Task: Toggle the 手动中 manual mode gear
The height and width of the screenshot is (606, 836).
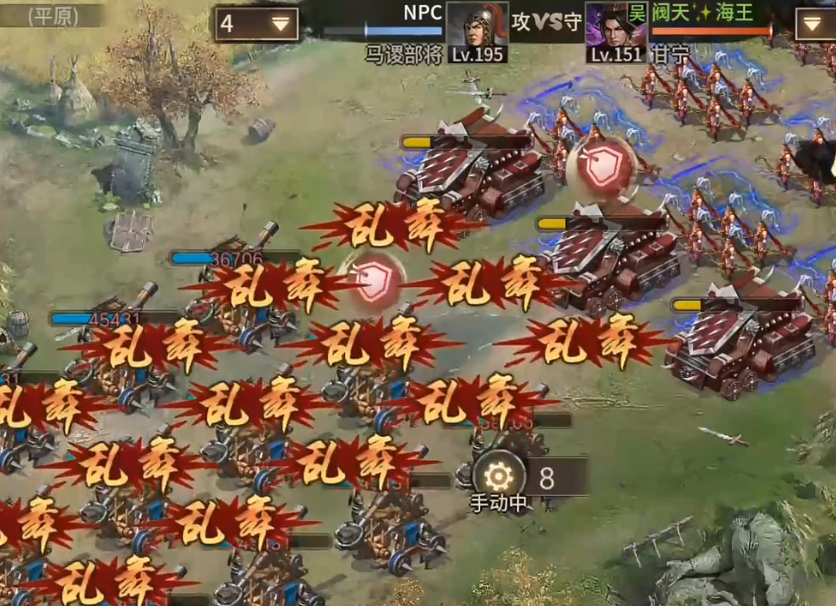Action: 499,474
